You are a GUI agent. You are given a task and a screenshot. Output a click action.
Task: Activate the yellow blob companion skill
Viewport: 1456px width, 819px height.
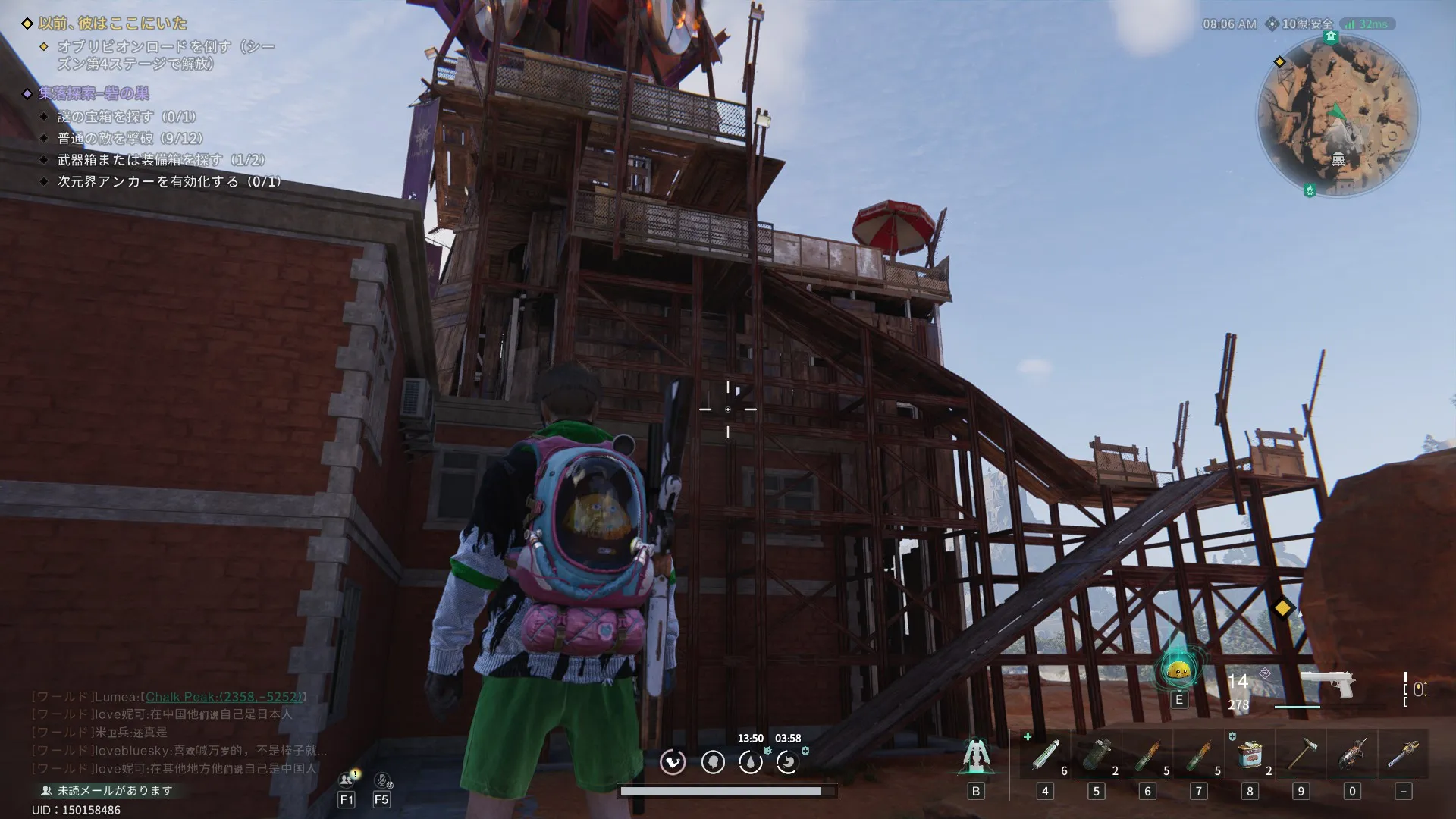[x=1178, y=670]
